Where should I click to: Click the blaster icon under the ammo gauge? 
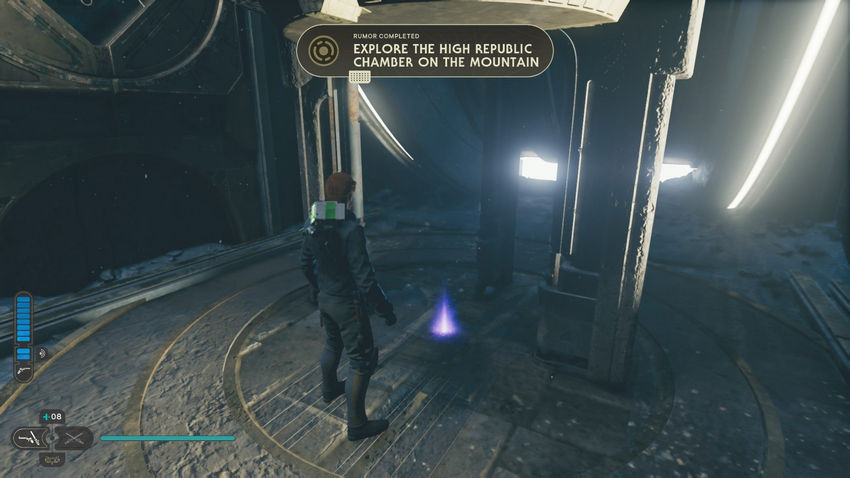click(22, 372)
